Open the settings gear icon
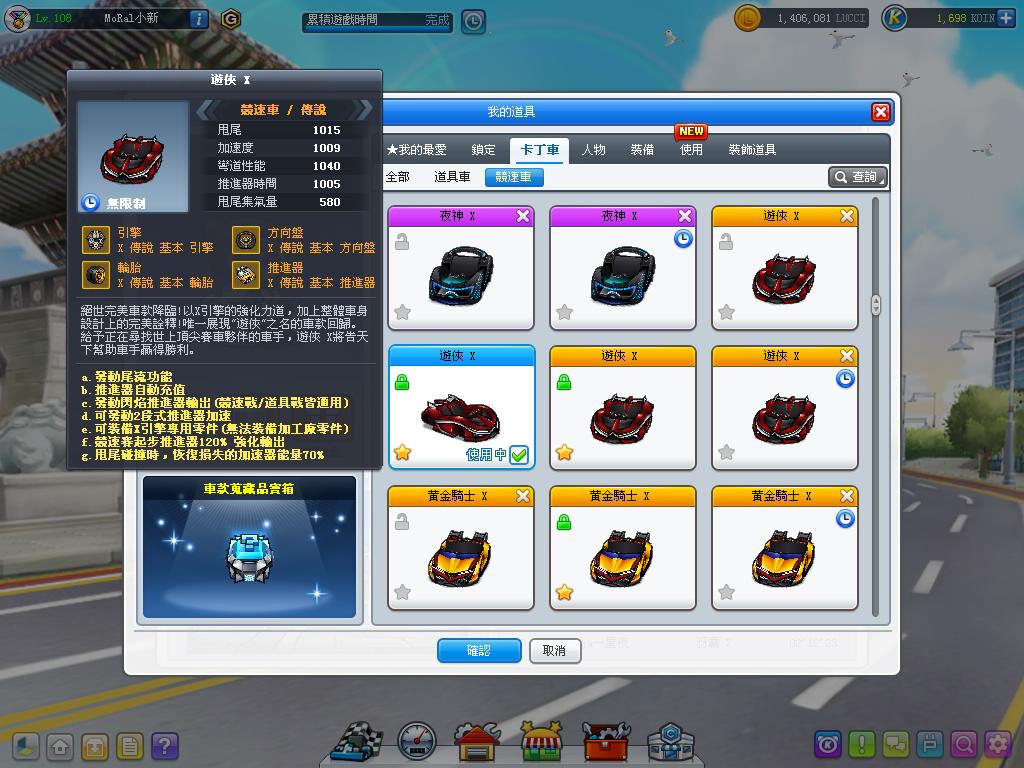 point(997,744)
